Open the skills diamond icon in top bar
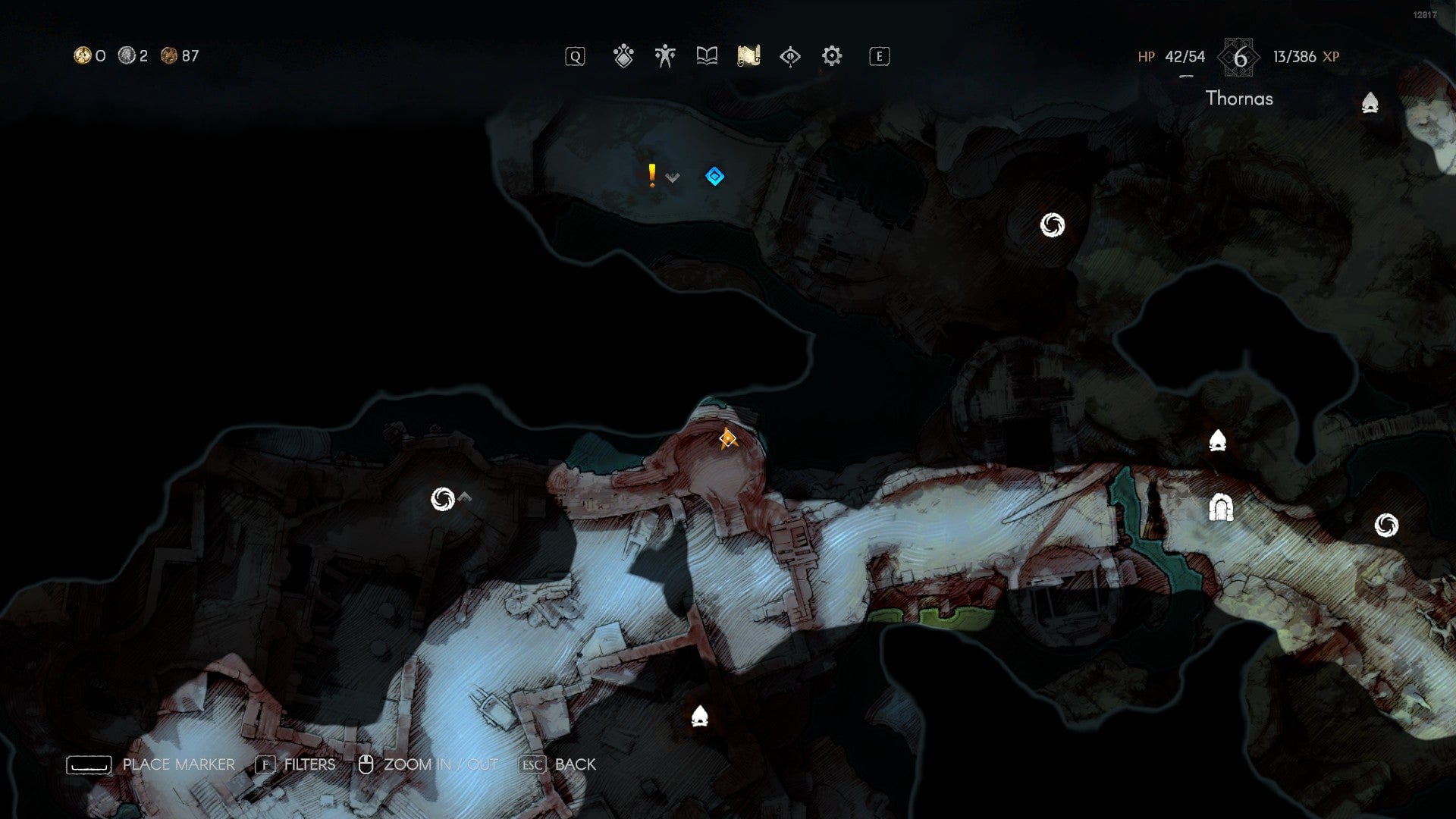The width and height of the screenshot is (1456, 819). (x=623, y=55)
